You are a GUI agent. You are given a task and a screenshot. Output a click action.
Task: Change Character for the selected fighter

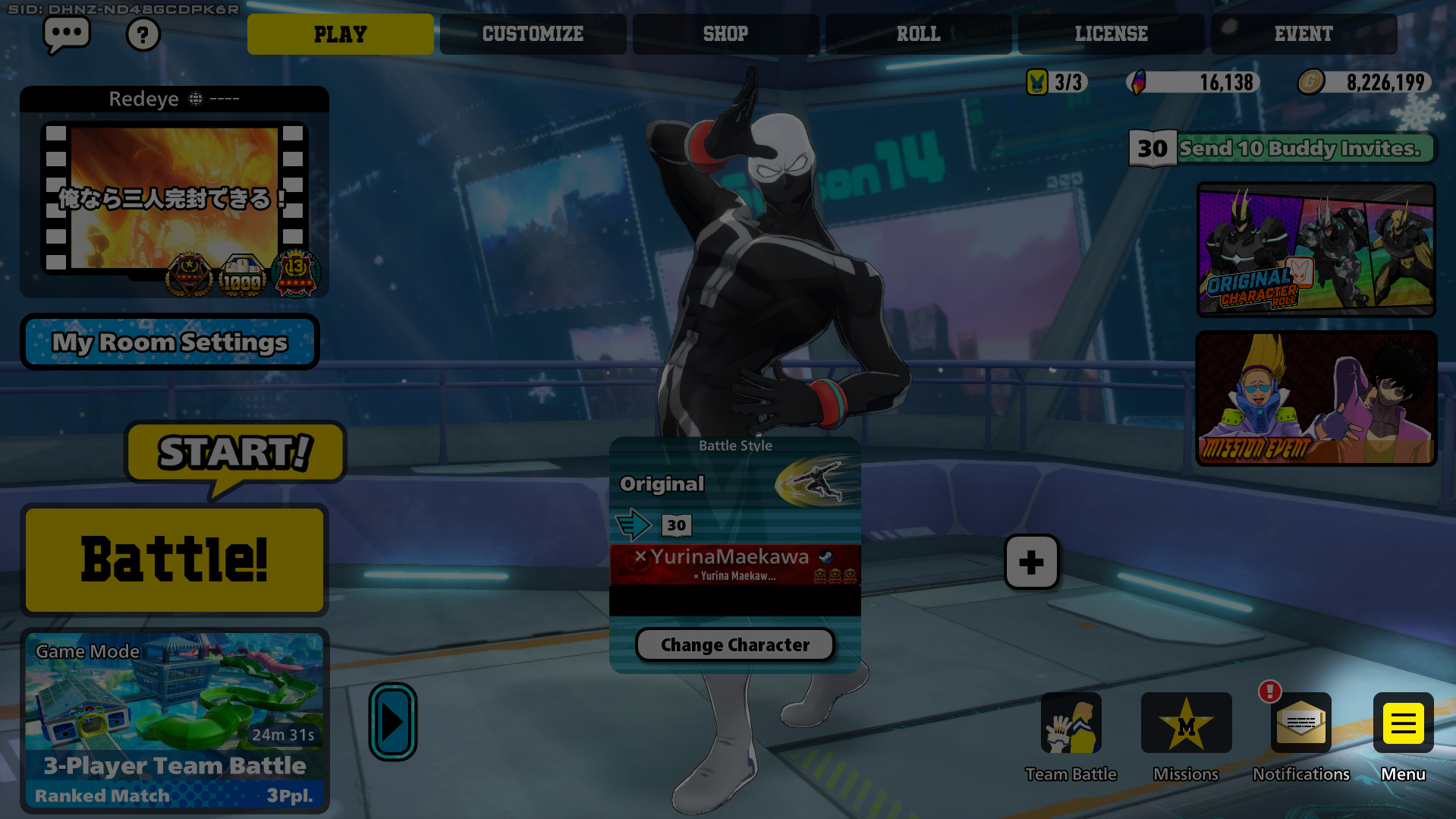click(734, 645)
